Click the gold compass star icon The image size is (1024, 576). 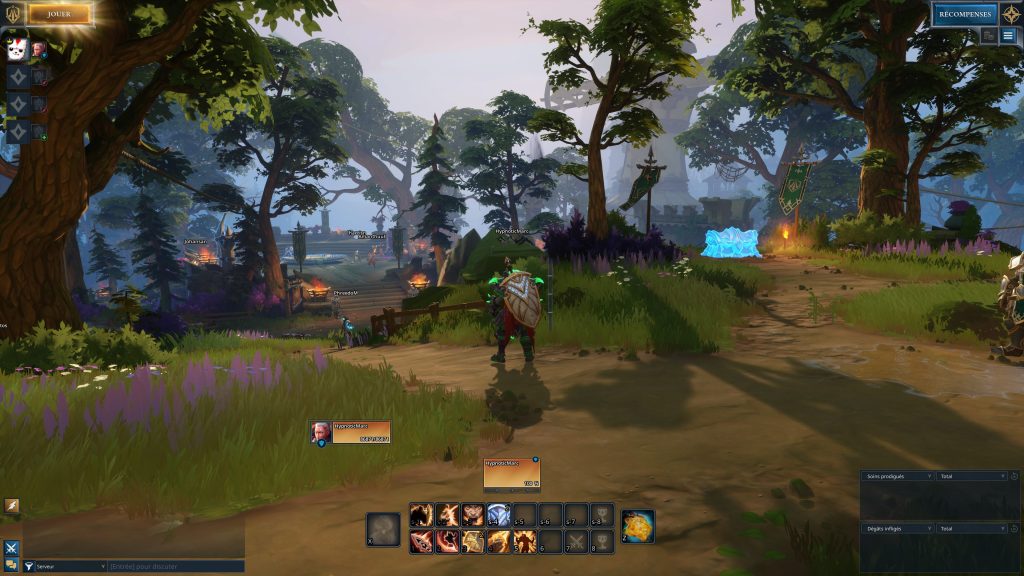(1011, 14)
